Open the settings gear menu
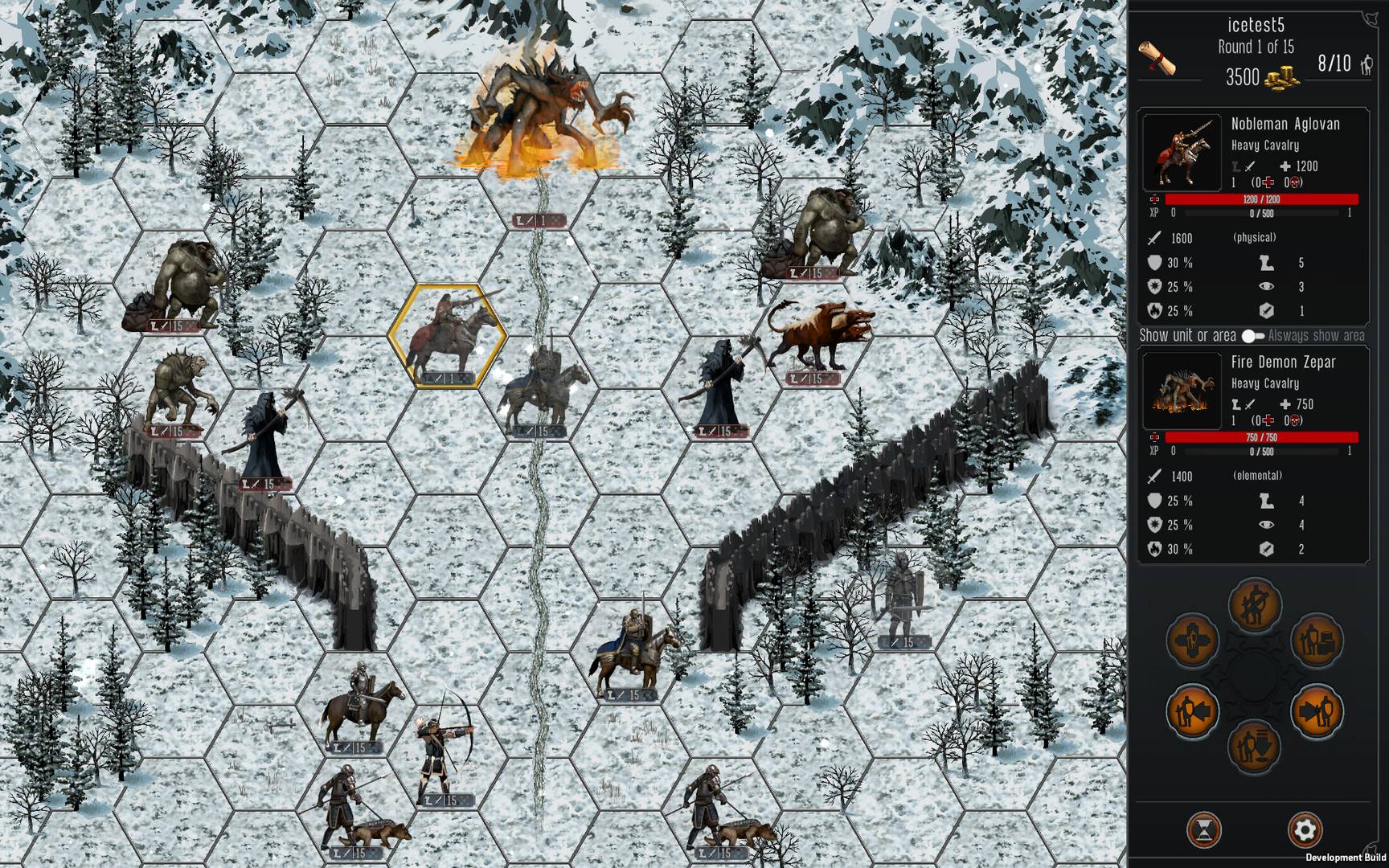Screen dimensions: 1389x868 click(1306, 829)
